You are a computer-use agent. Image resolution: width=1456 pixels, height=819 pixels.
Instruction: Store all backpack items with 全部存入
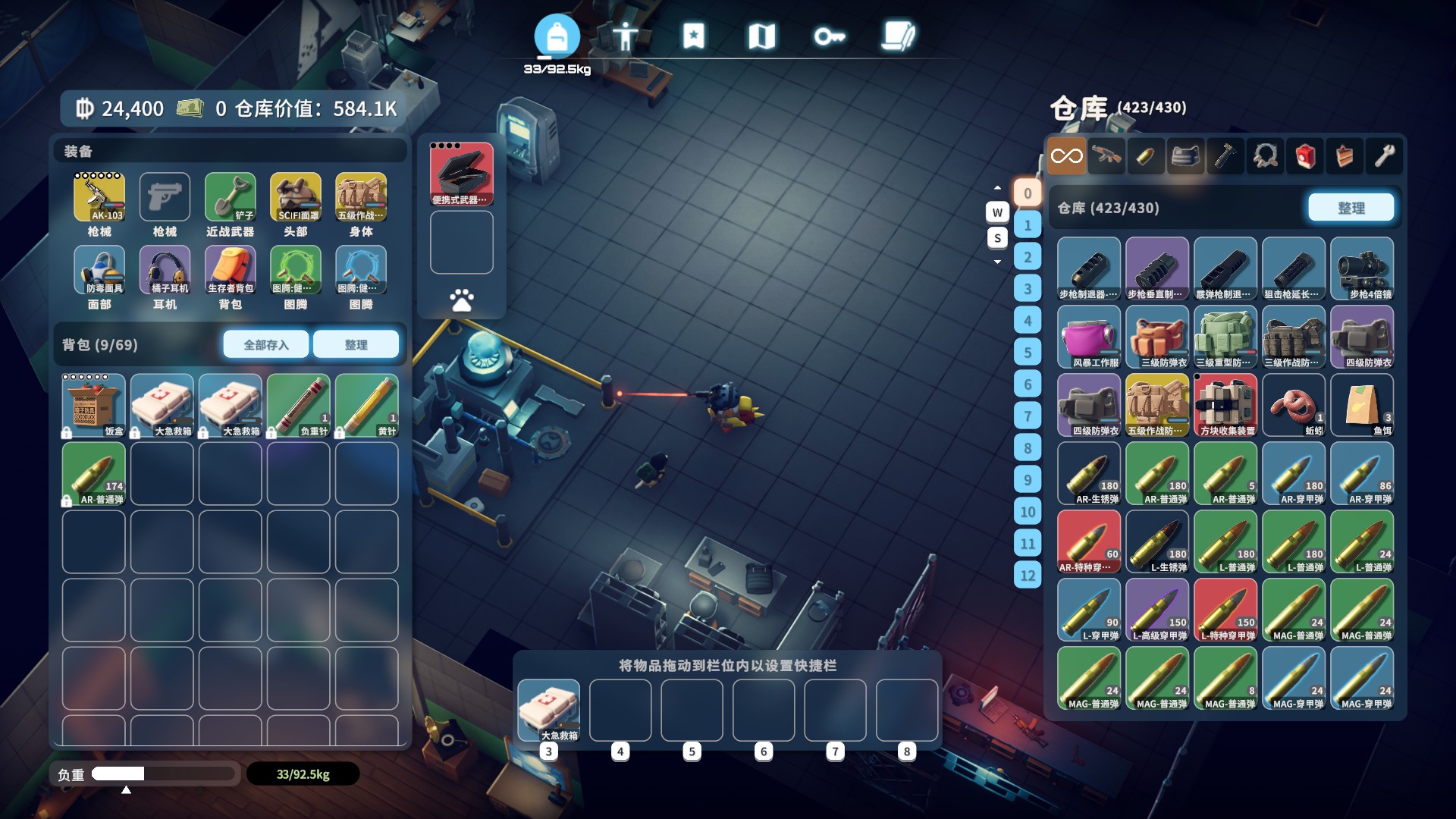[x=266, y=344]
